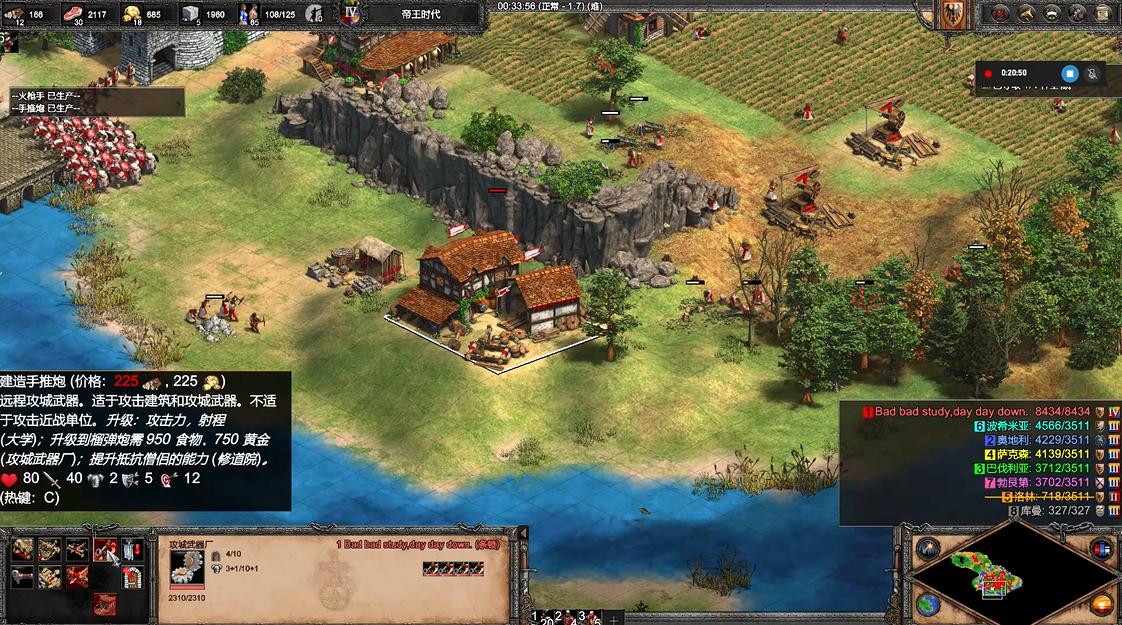Open the gear settings button

click(1077, 13)
